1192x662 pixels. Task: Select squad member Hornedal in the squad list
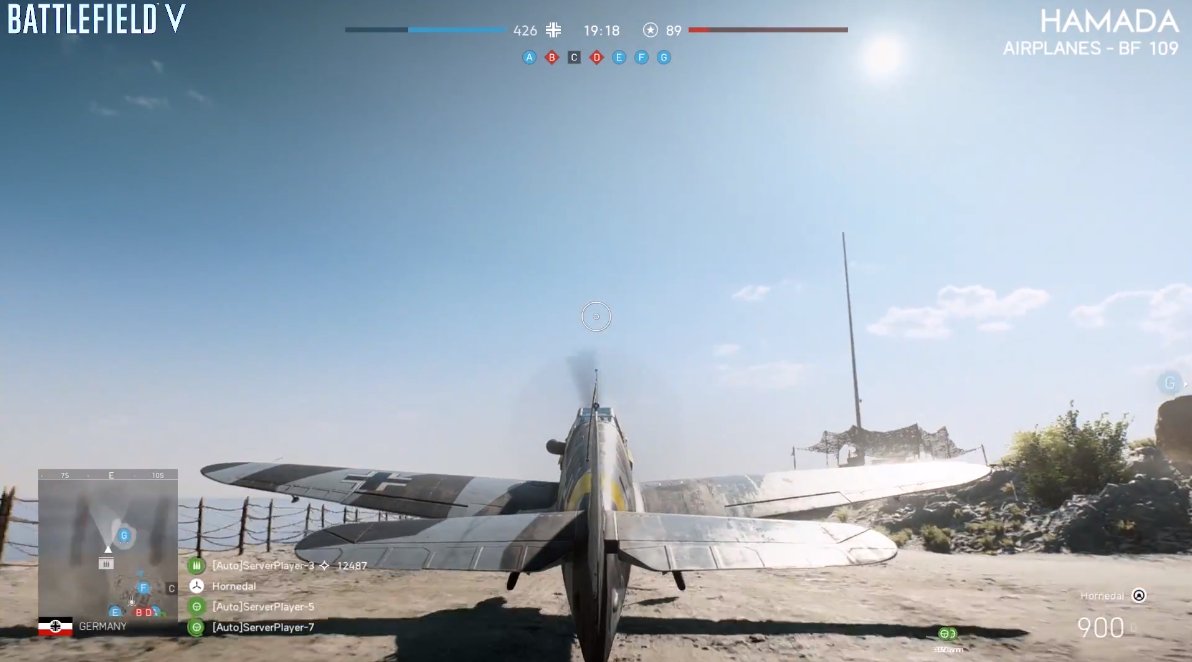[x=233, y=586]
